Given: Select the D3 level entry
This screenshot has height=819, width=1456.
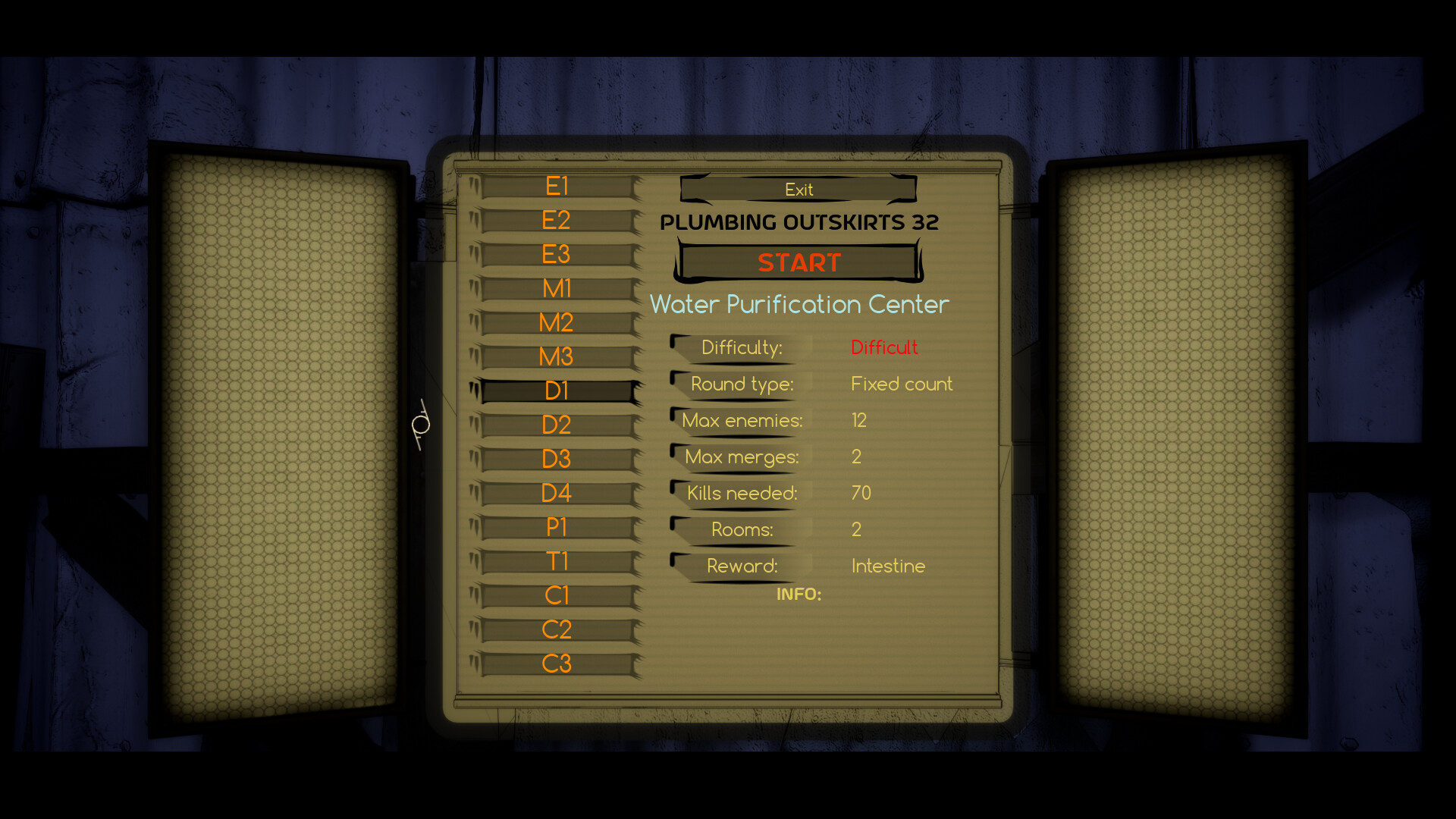Looking at the screenshot, I should pyautogui.click(x=556, y=459).
